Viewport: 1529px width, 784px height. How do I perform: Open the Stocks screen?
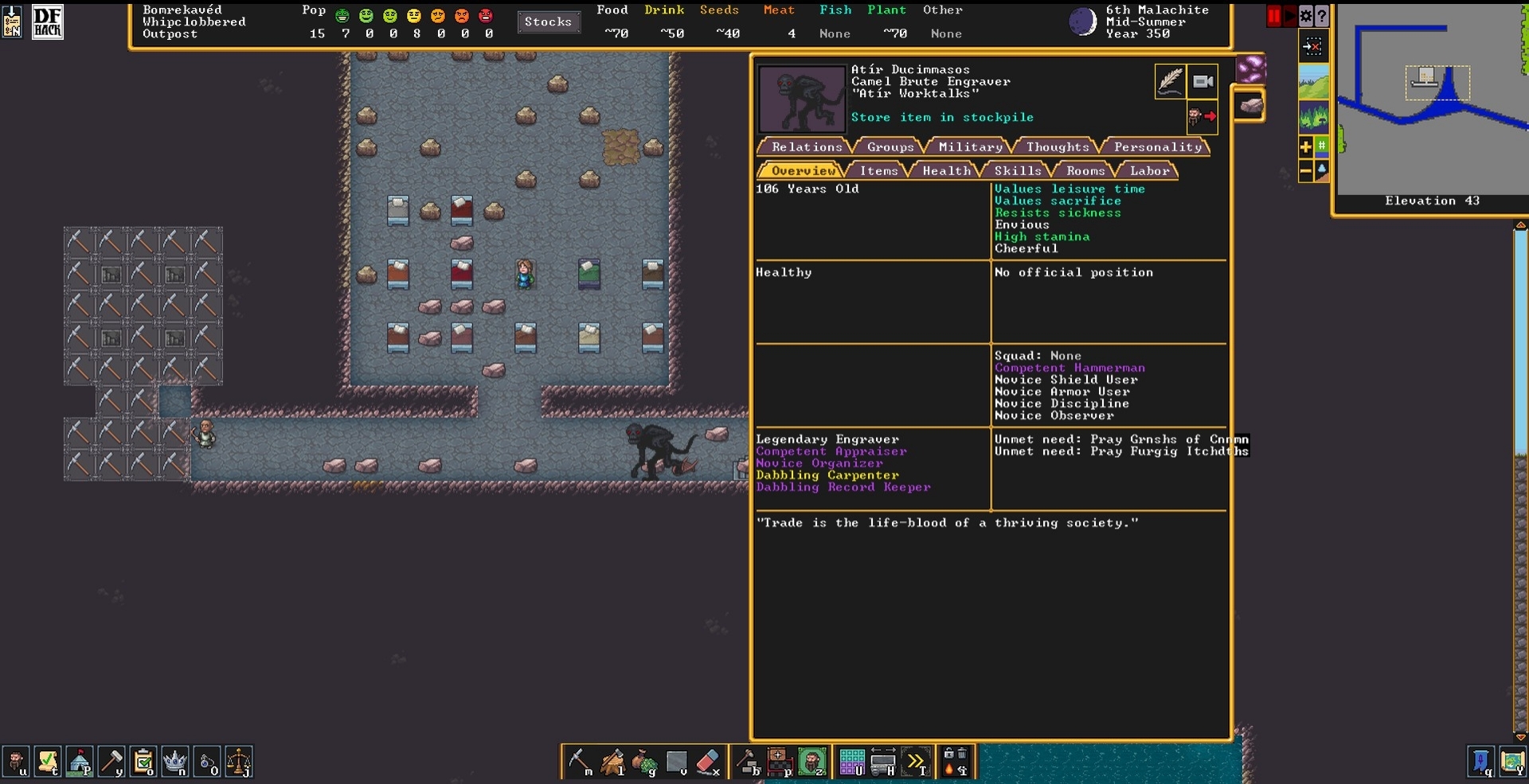548,22
